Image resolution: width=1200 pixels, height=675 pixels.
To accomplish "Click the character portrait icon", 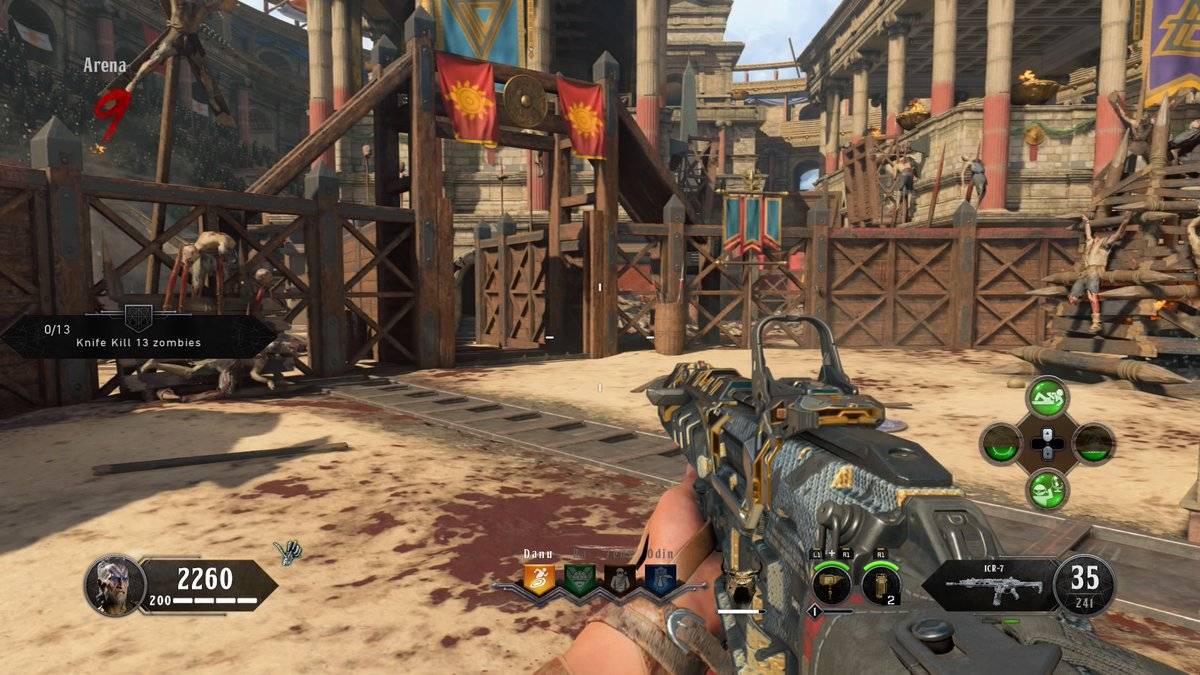I will coord(114,585).
